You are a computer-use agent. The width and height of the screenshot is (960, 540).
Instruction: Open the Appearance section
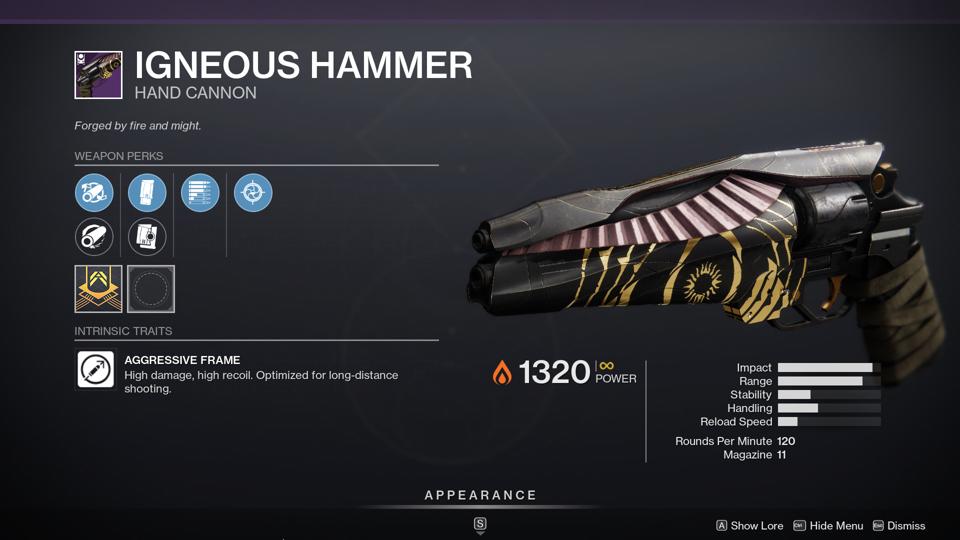pos(480,495)
